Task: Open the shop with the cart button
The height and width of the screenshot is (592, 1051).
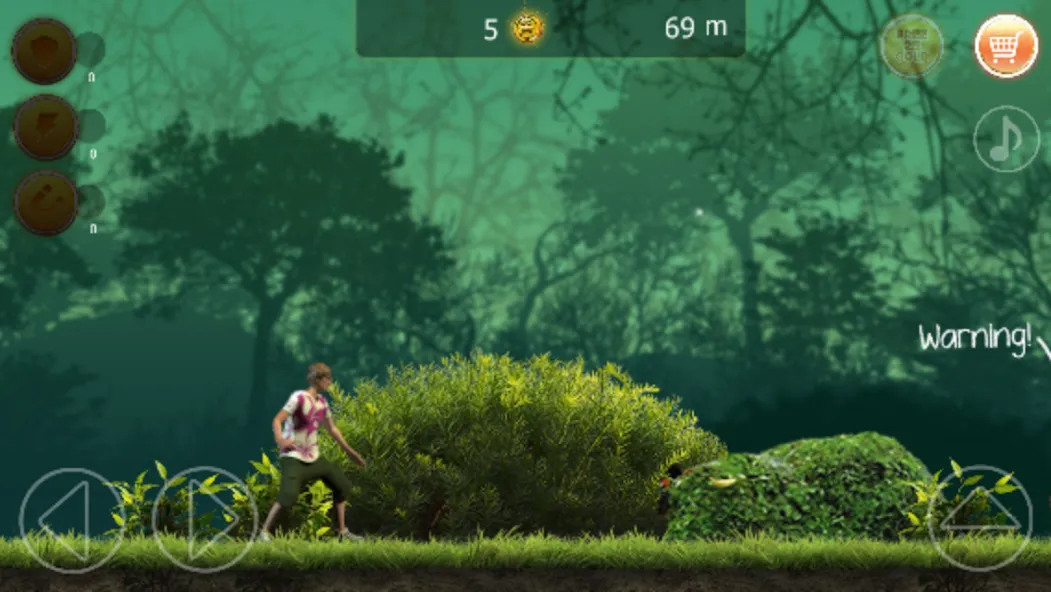Action: pos(1007,46)
